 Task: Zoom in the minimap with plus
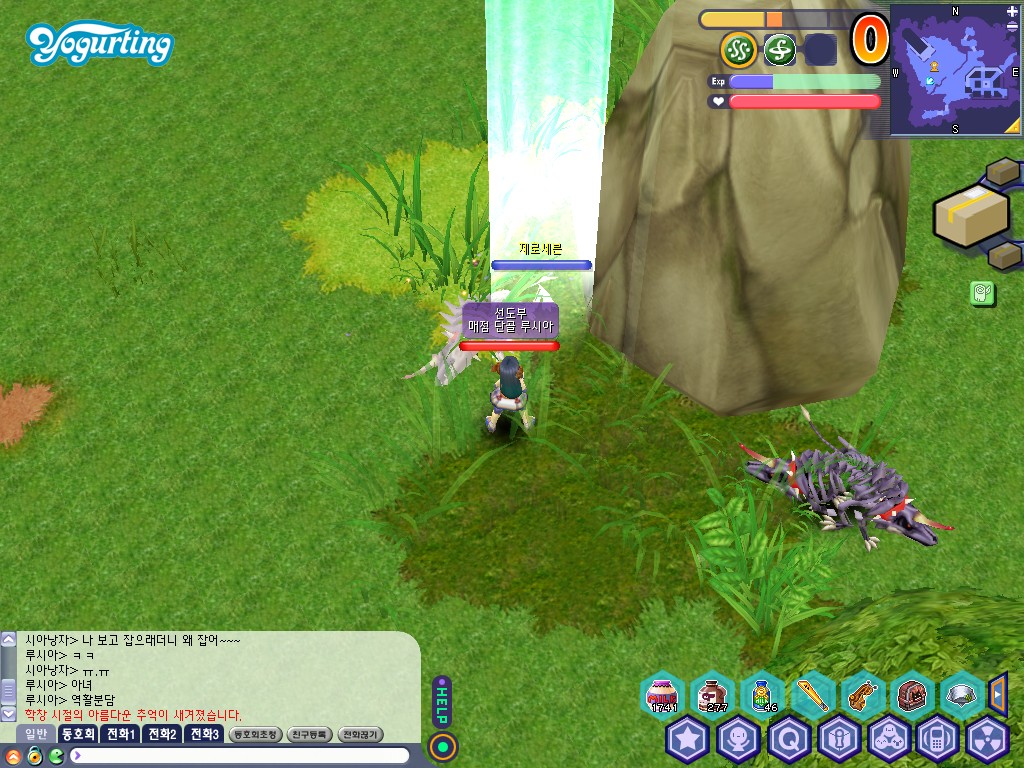click(1013, 11)
